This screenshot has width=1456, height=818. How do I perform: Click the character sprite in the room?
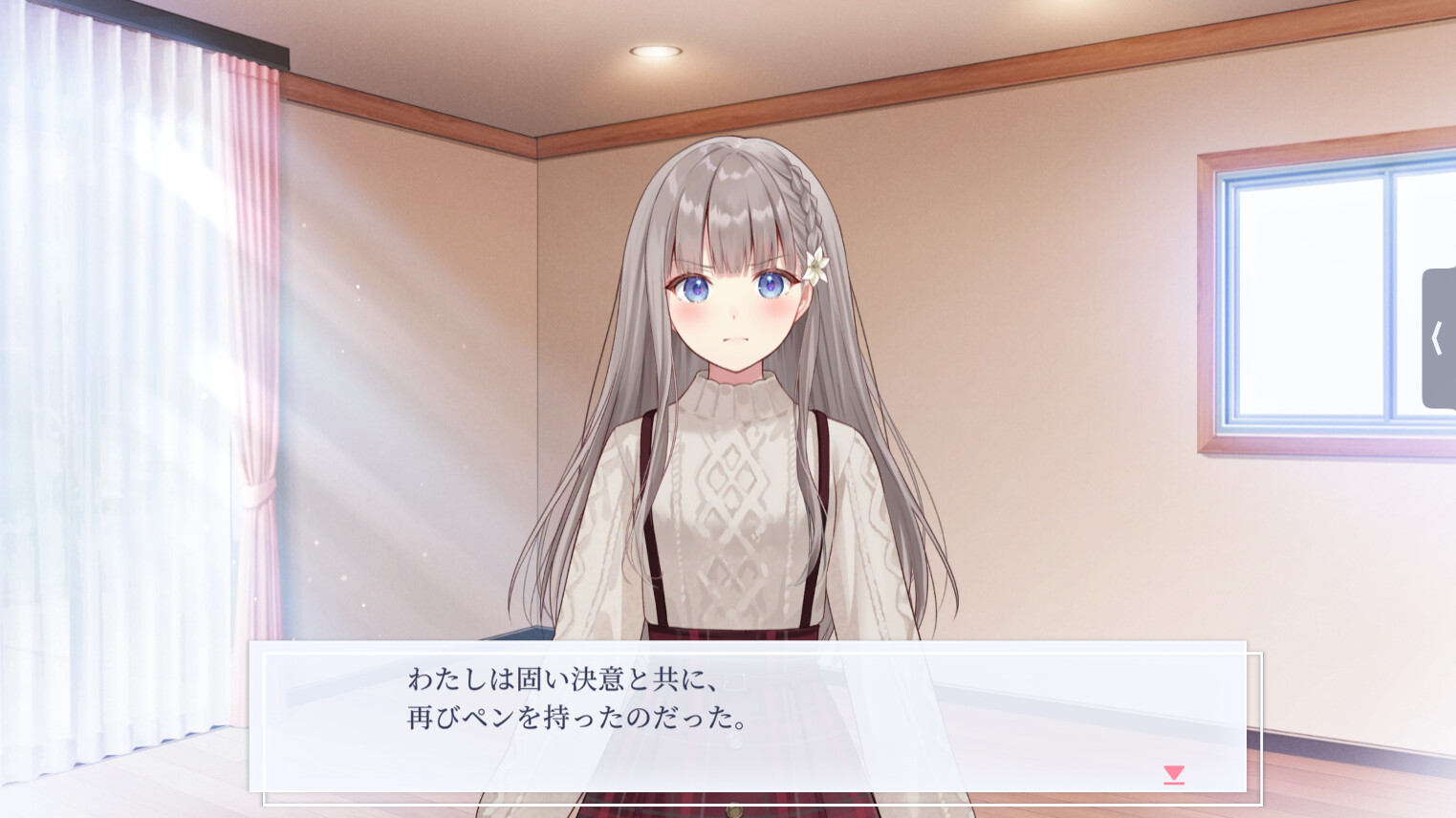tap(736, 382)
